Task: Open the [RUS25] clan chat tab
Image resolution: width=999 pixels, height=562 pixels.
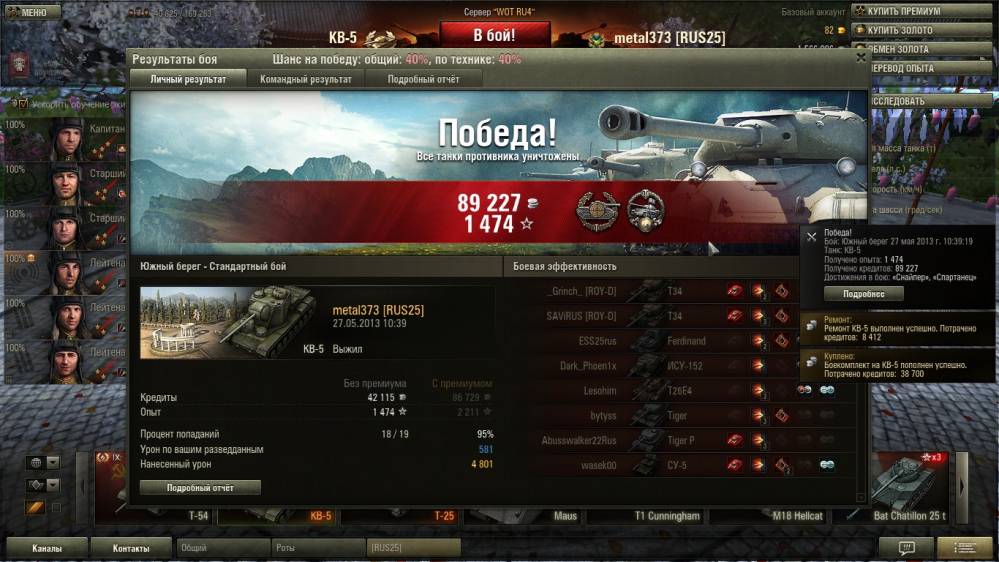Action: pyautogui.click(x=412, y=548)
